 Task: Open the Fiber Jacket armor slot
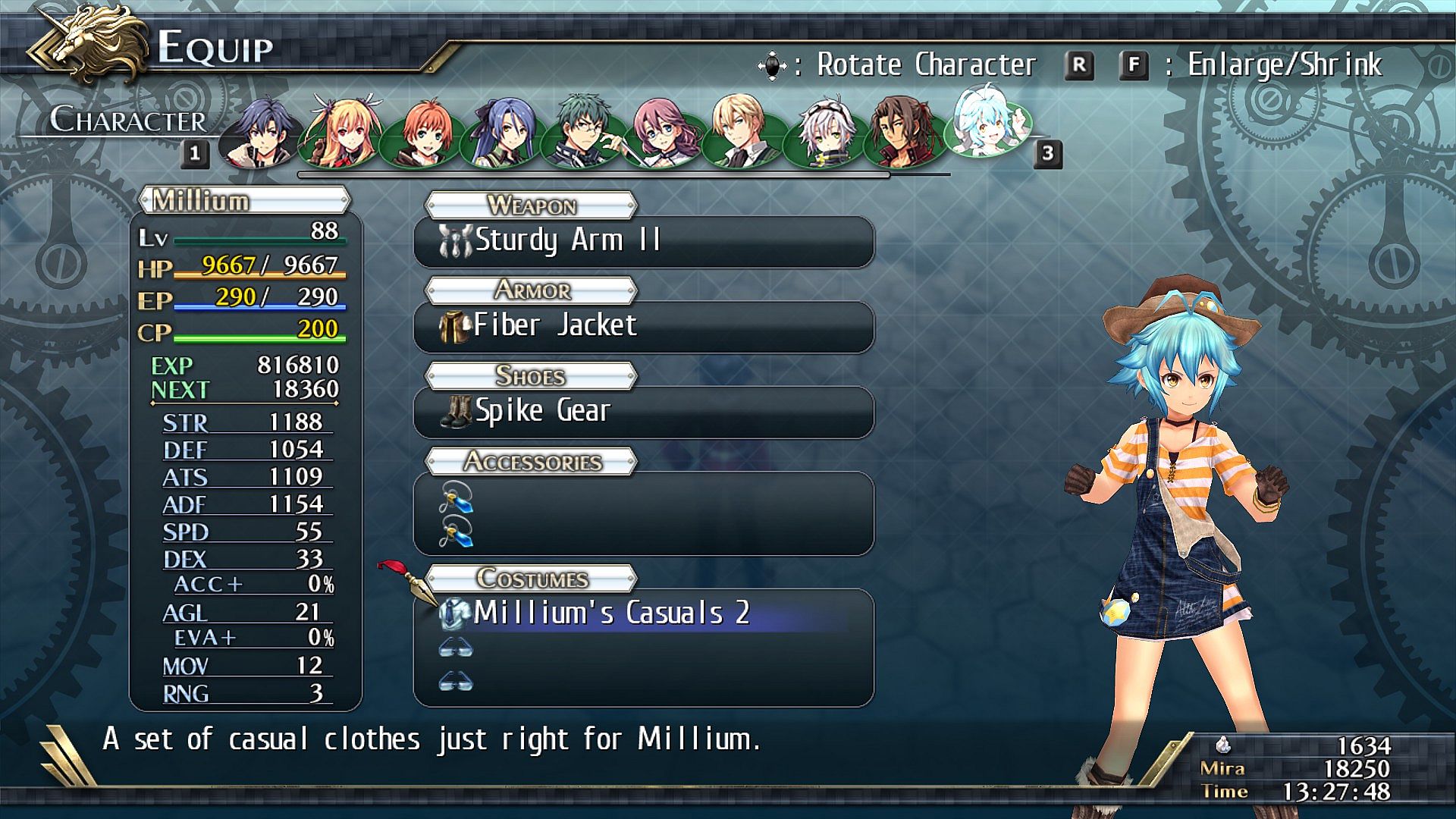[643, 327]
